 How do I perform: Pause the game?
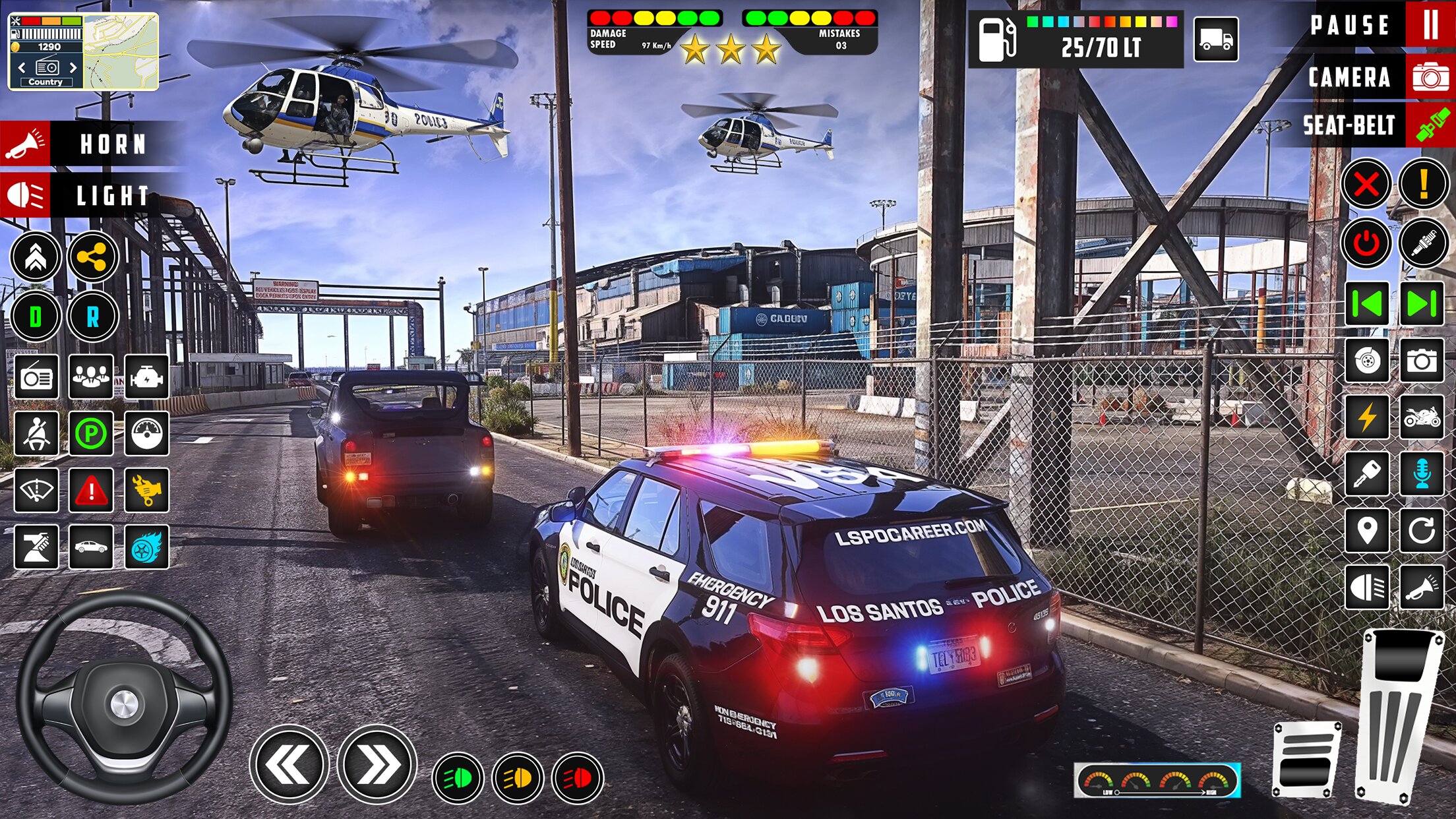coord(1430,25)
